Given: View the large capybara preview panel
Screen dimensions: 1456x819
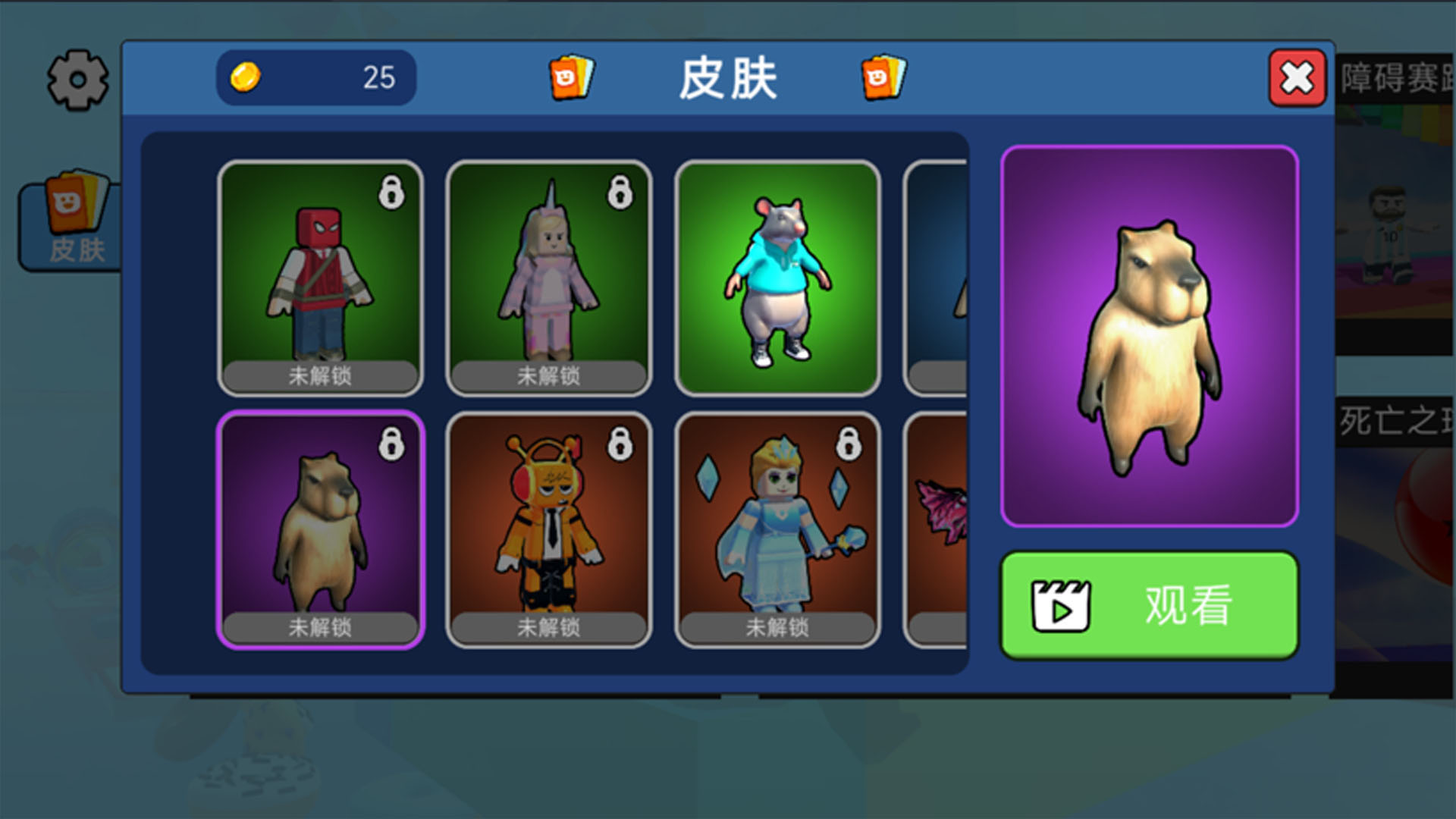Looking at the screenshot, I should click(x=1149, y=336).
